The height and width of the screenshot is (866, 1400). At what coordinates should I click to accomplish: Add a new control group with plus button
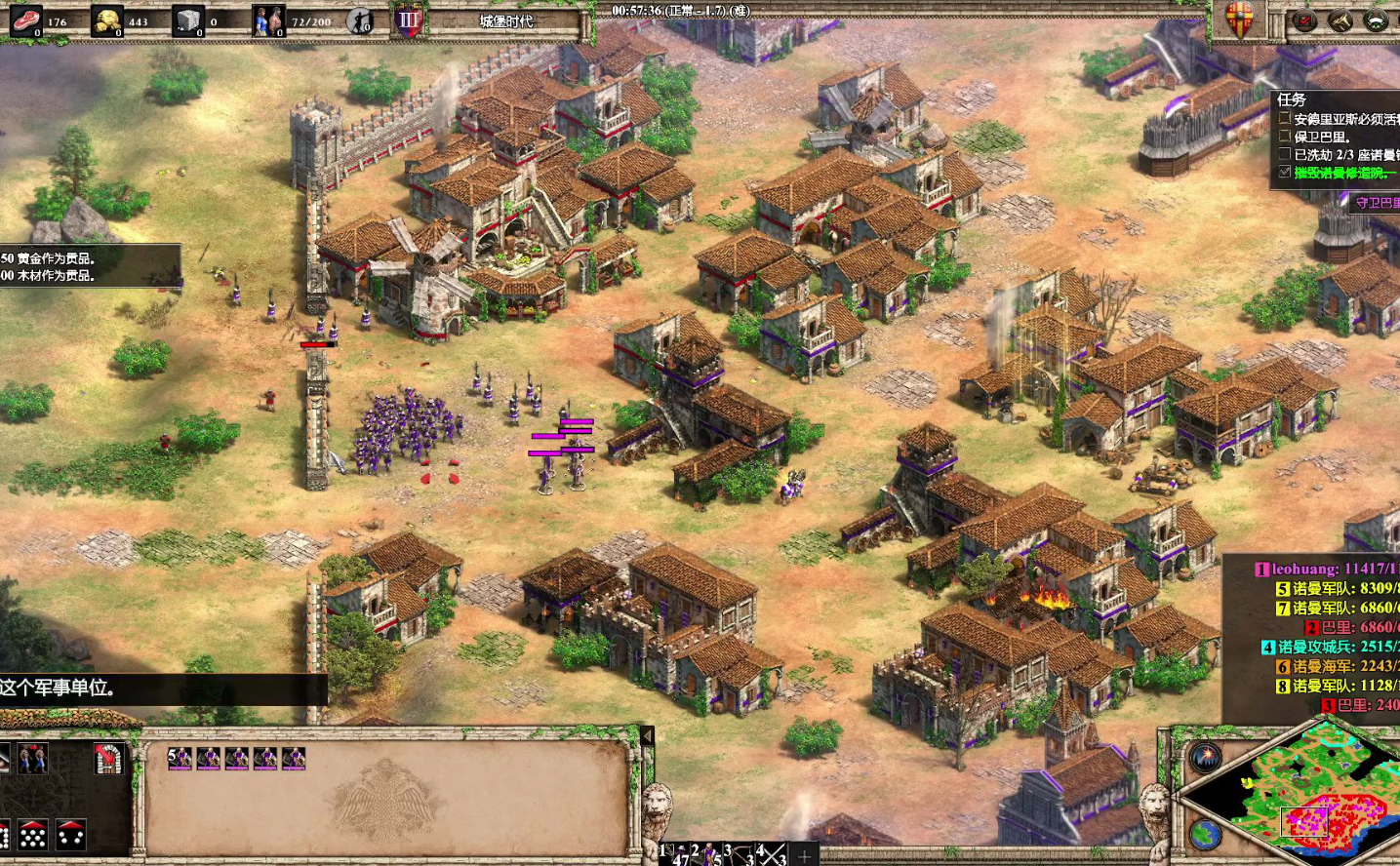(804, 855)
